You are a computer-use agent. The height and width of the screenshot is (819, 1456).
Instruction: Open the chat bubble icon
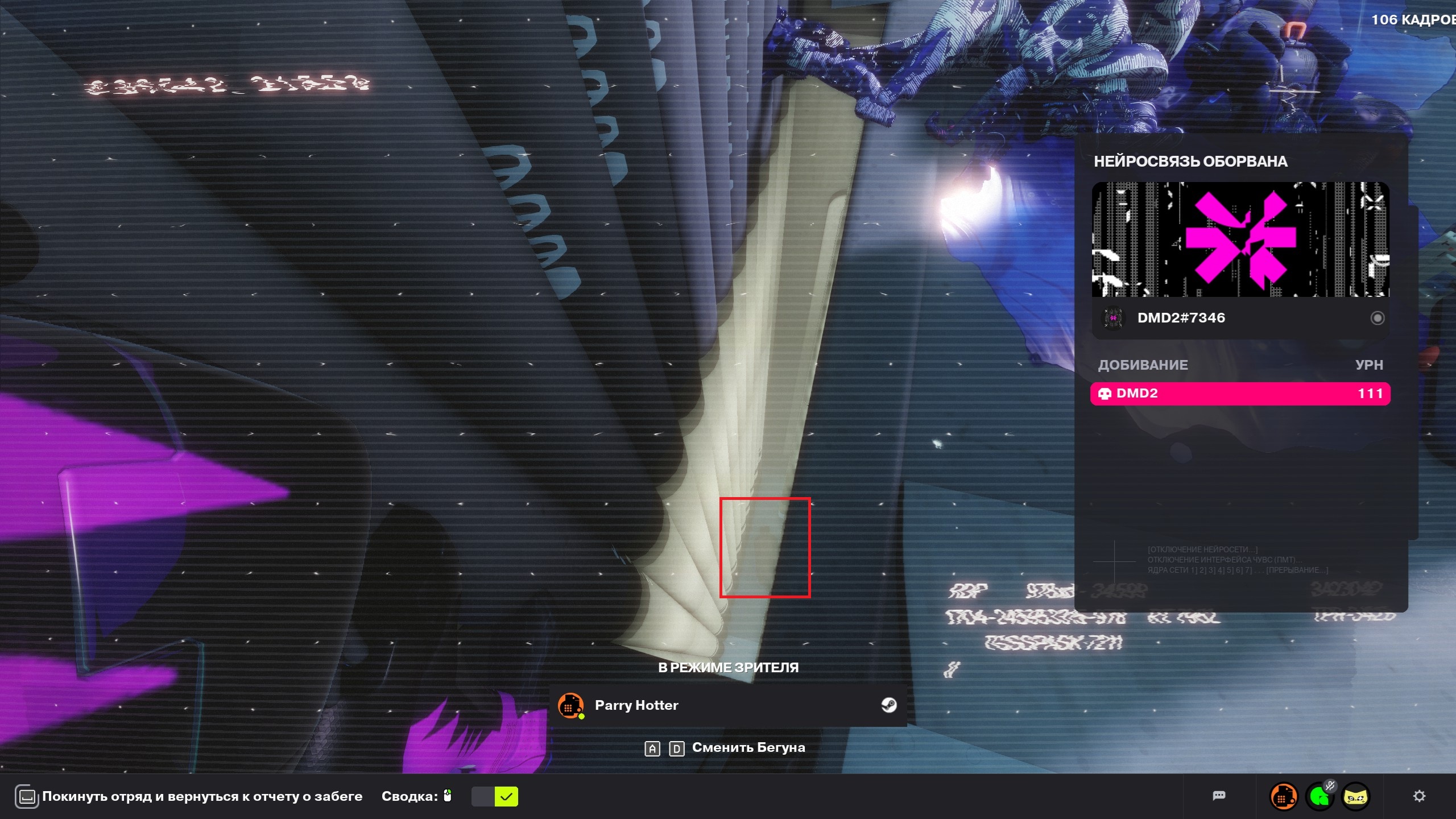tap(1218, 796)
